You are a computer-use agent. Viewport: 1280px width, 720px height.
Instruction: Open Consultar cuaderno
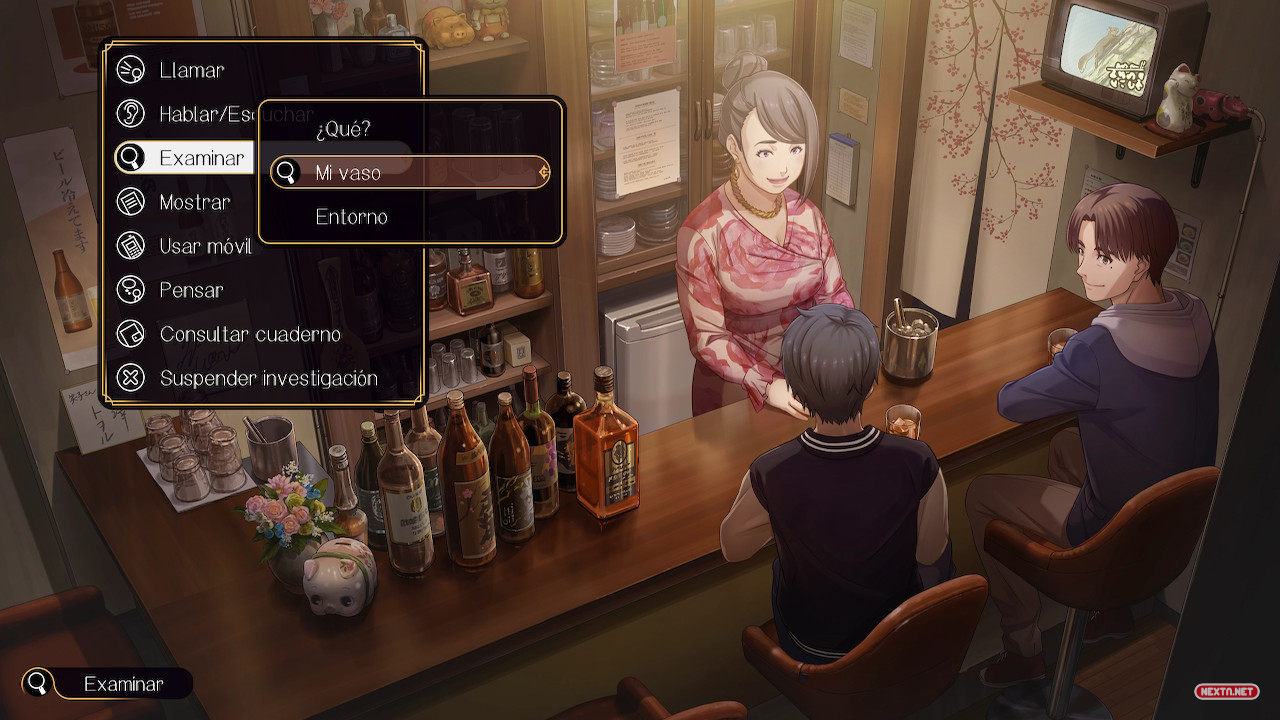click(249, 334)
